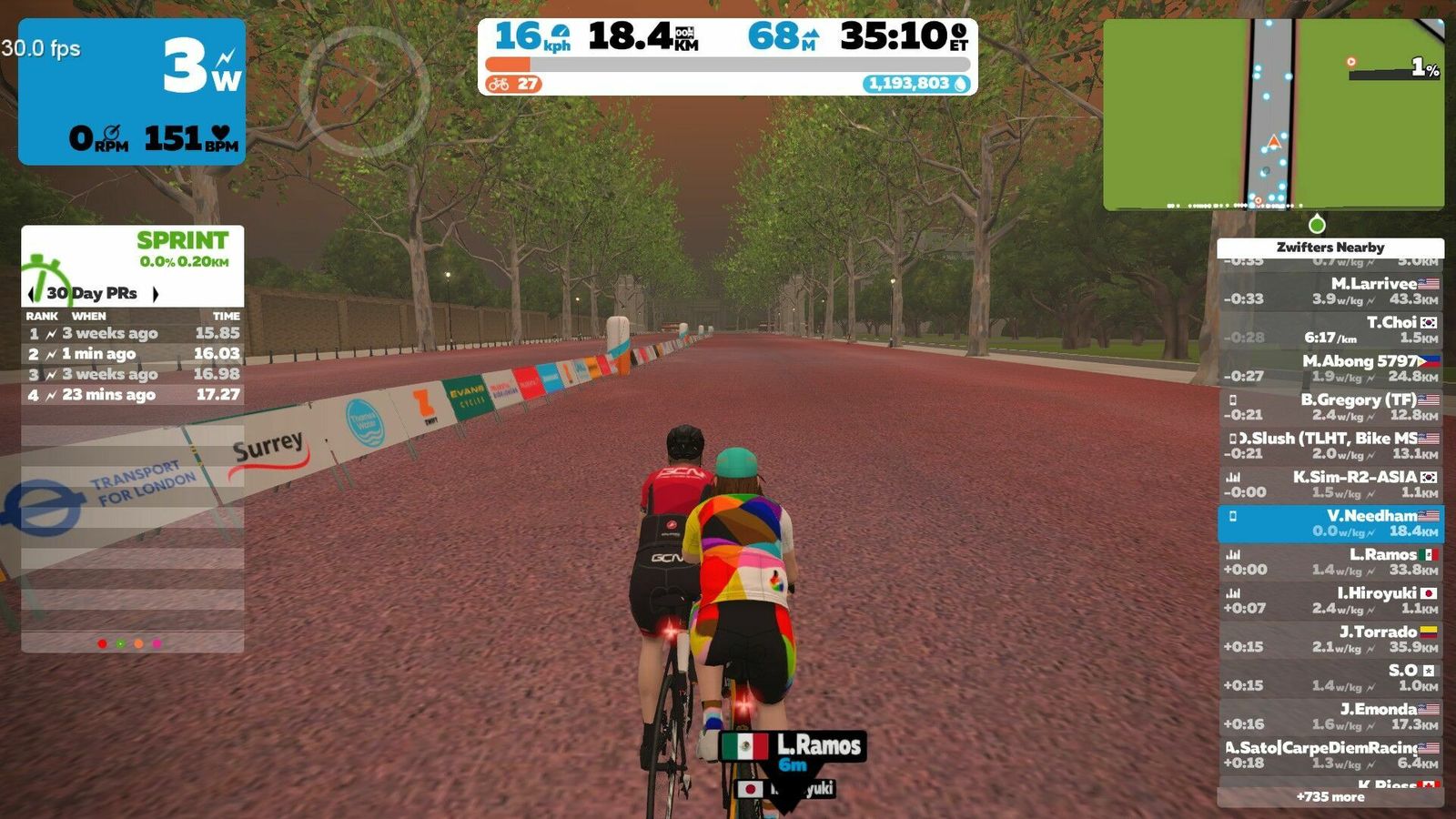The width and height of the screenshot is (1456, 819).
Task: Expand the +735 more riders entry
Action: pos(1330,797)
